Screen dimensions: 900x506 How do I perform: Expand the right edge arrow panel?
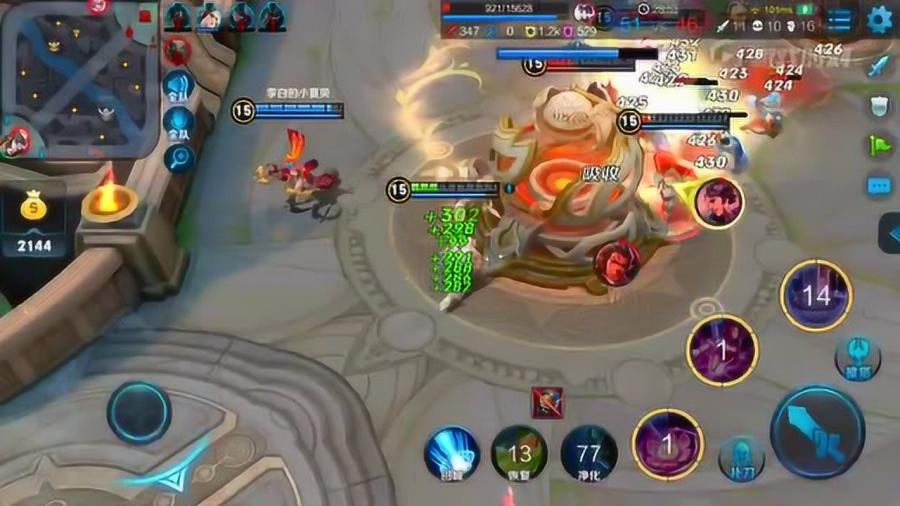coord(889,233)
